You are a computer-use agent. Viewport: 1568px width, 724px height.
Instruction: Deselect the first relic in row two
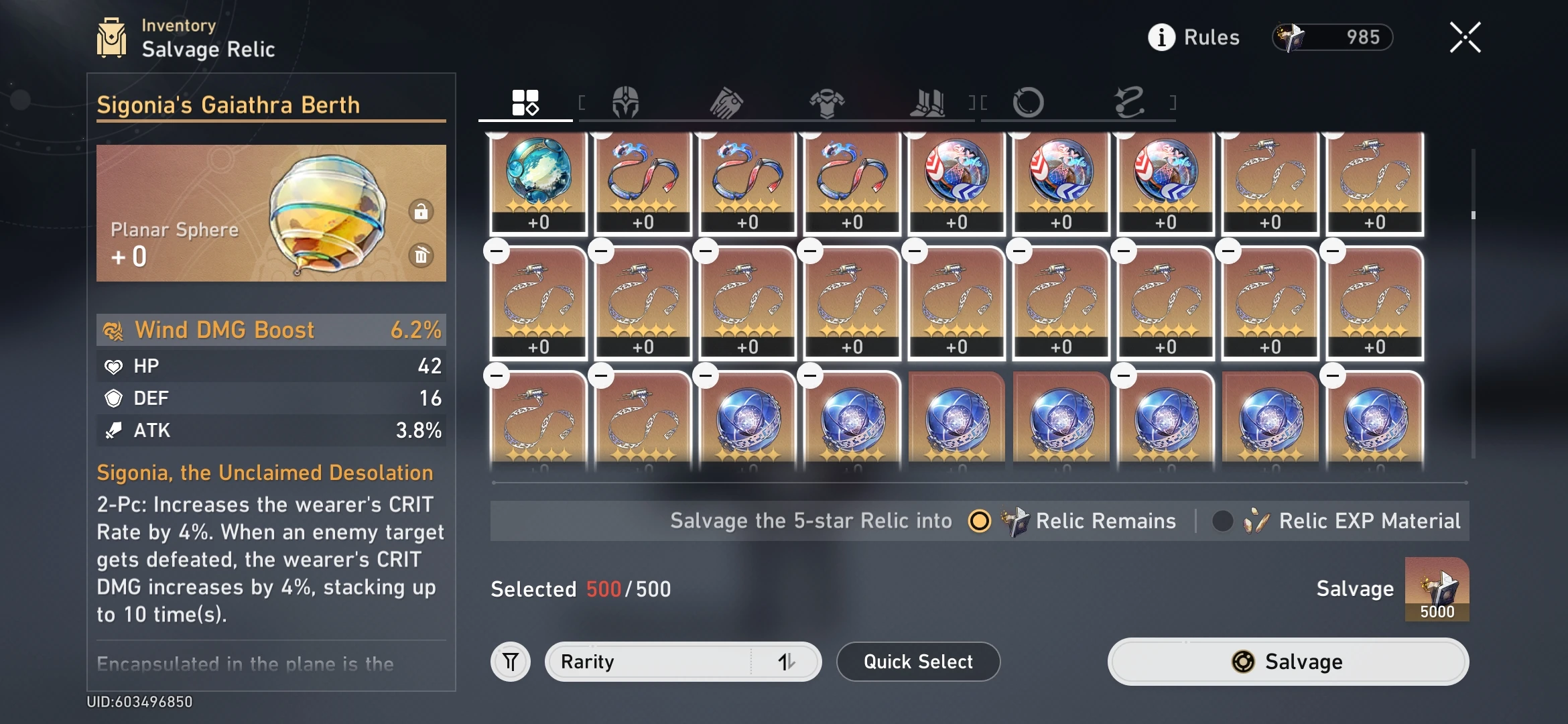pos(497,249)
